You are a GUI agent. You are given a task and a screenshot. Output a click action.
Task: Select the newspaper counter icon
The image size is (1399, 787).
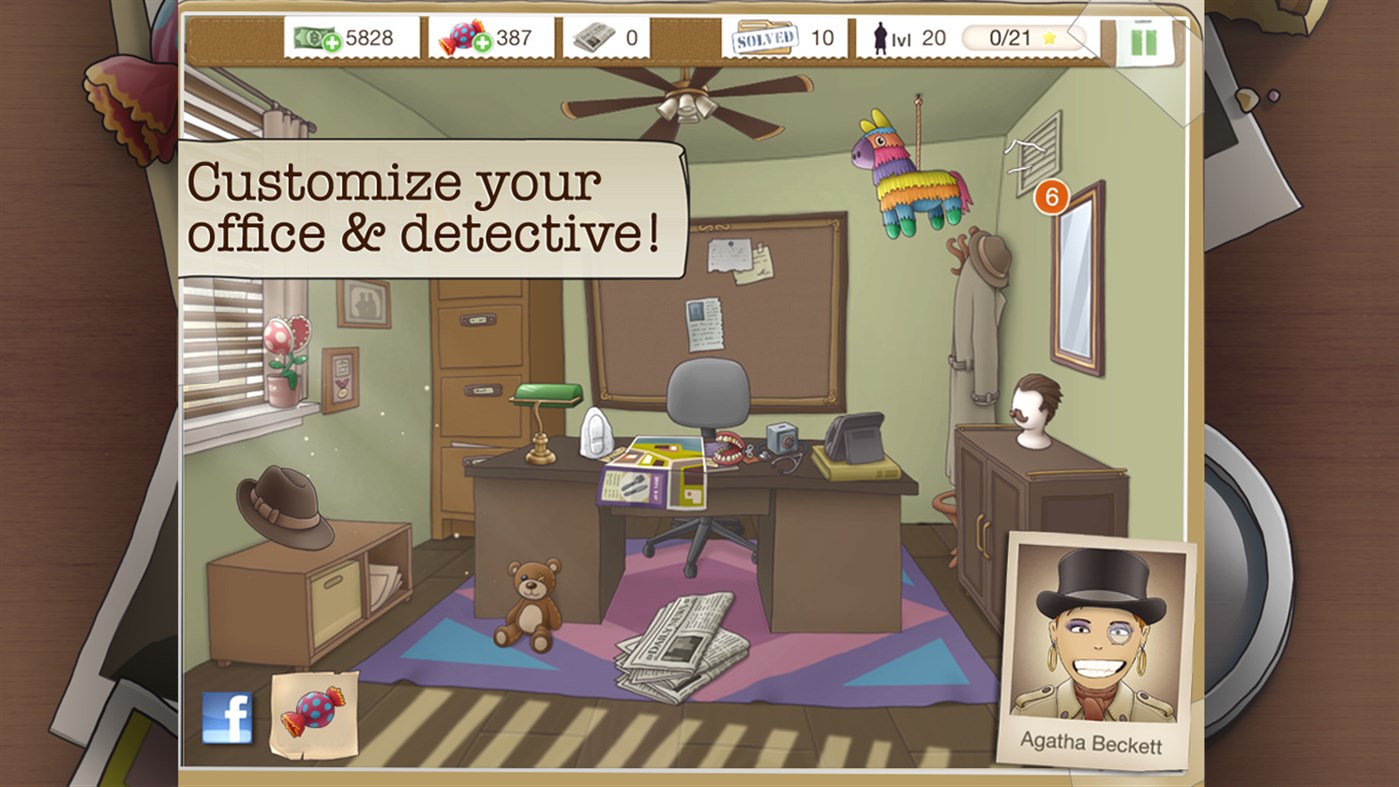pos(592,36)
